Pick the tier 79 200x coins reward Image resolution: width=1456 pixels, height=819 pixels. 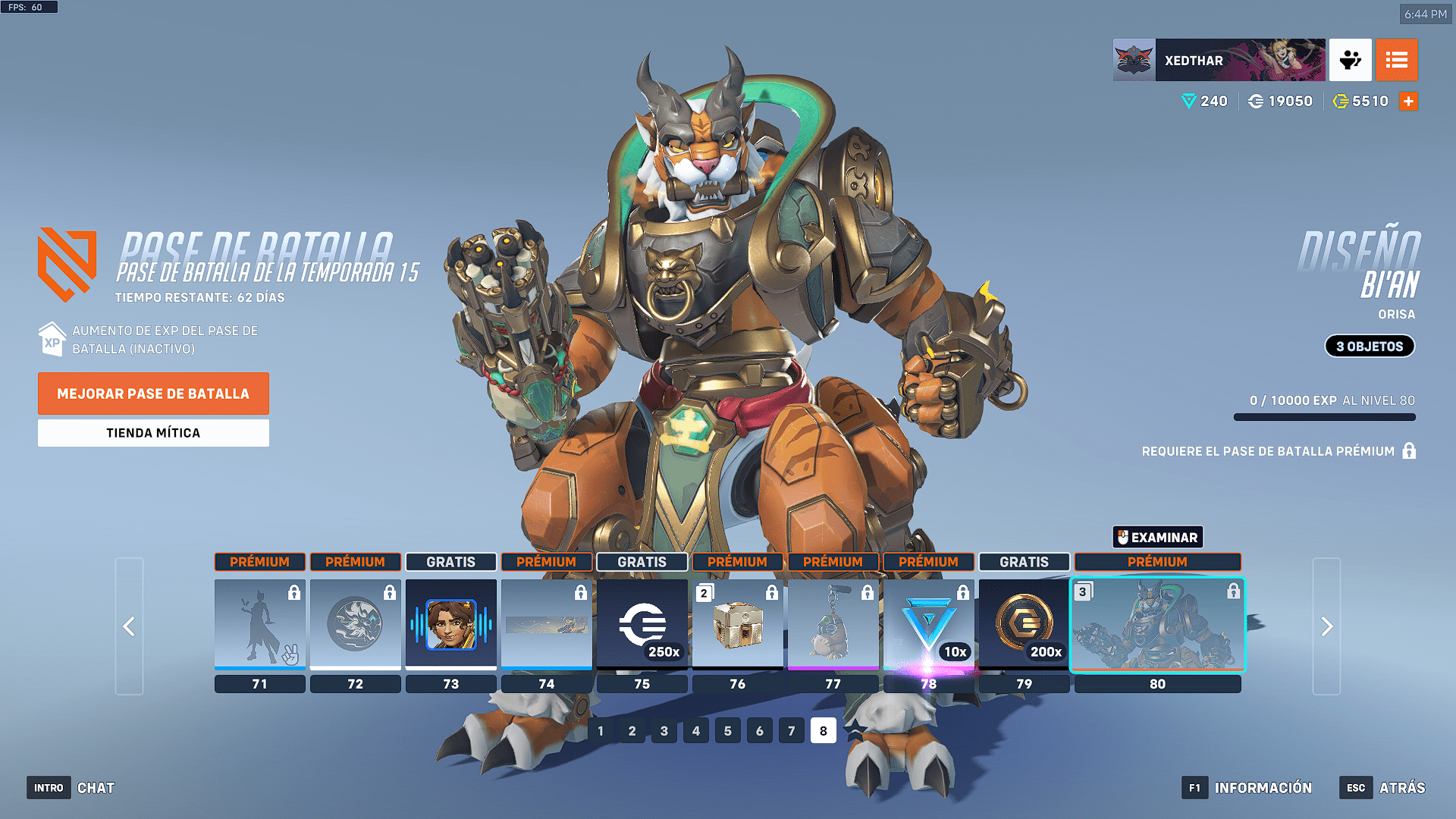[1025, 624]
